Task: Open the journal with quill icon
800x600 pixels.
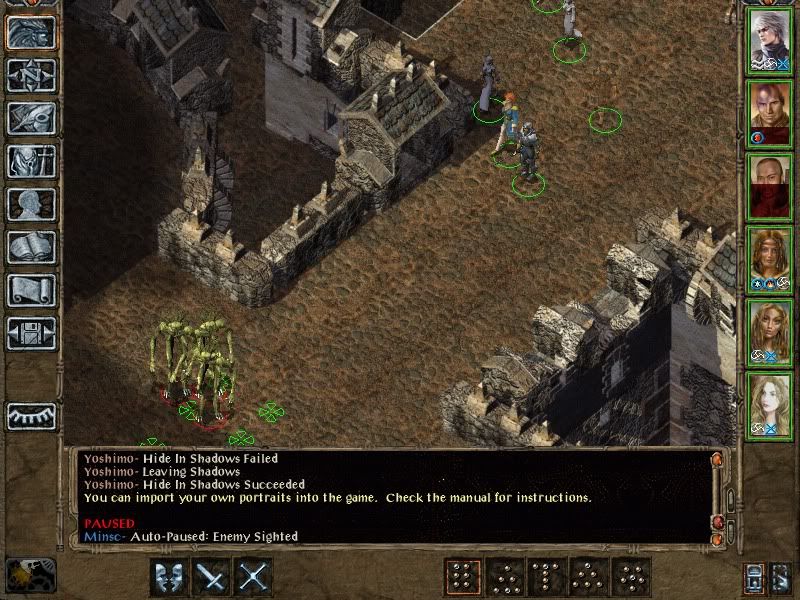Action: [x=30, y=118]
